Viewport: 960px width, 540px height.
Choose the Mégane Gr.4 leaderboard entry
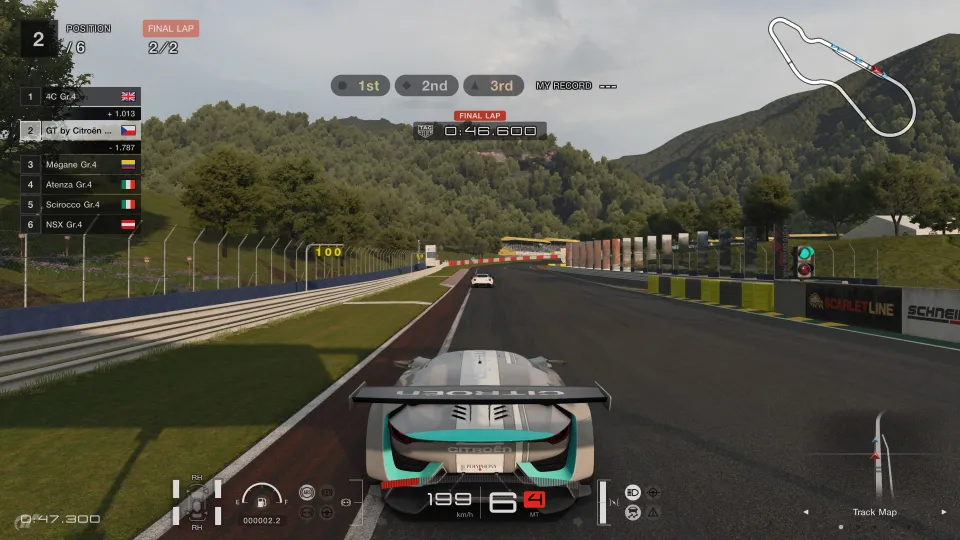pyautogui.click(x=80, y=165)
